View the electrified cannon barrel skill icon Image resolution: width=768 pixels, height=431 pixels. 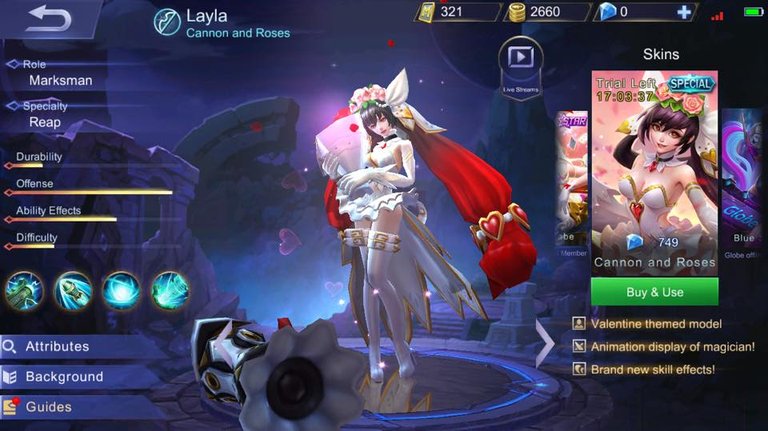[23, 290]
